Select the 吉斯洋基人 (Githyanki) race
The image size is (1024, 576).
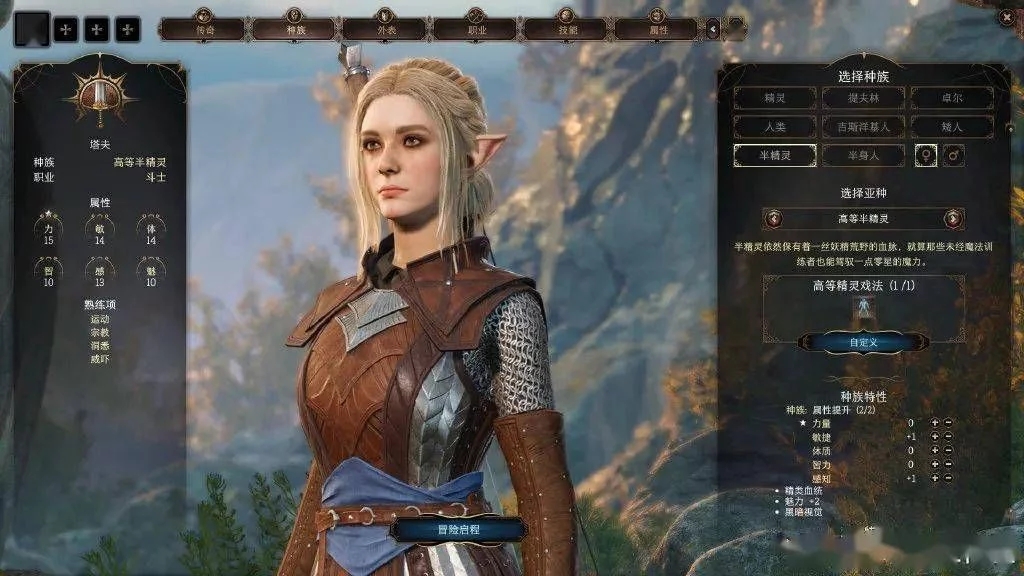pyautogui.click(x=863, y=127)
